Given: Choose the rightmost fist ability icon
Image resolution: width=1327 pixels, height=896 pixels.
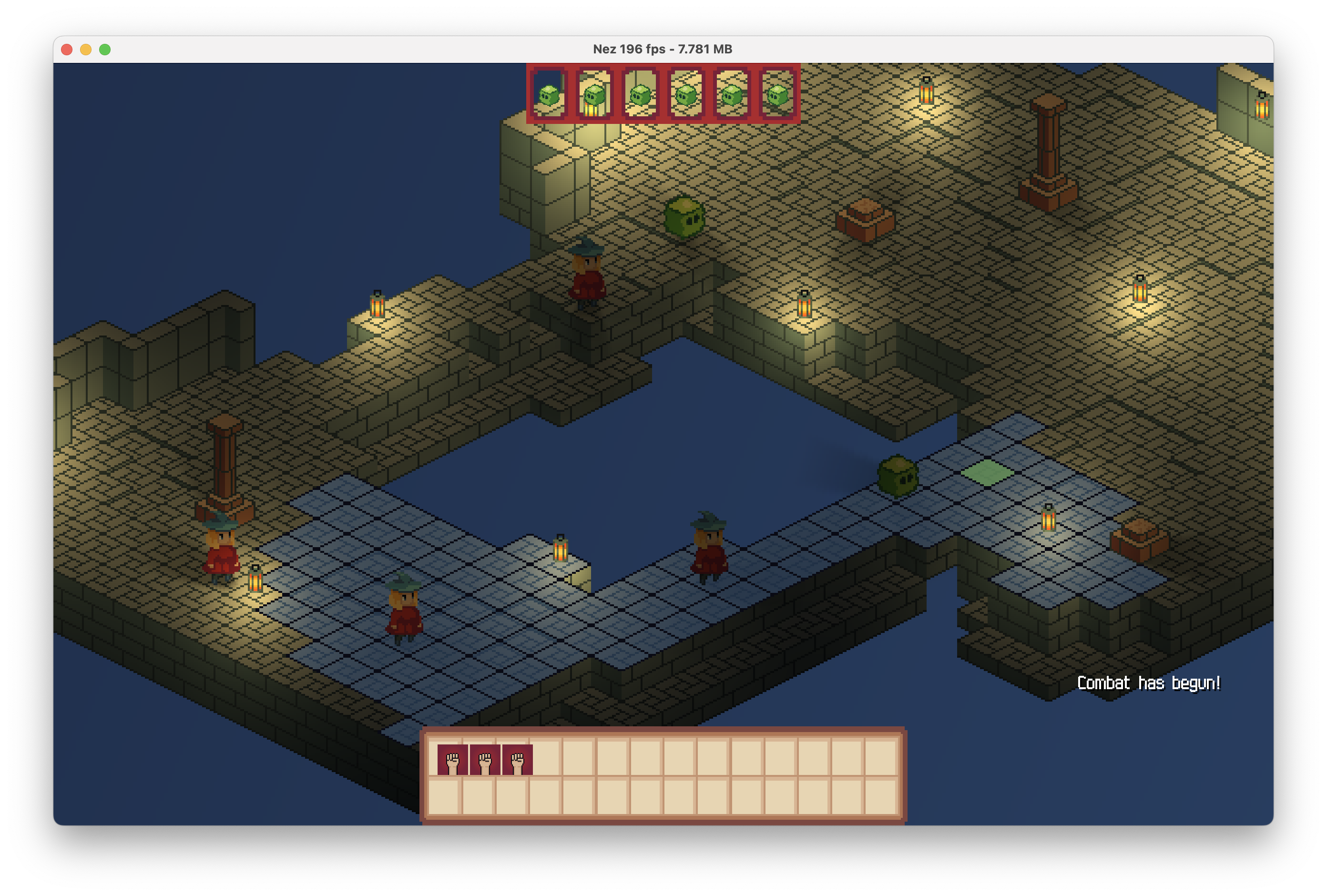Looking at the screenshot, I should pyautogui.click(x=517, y=760).
